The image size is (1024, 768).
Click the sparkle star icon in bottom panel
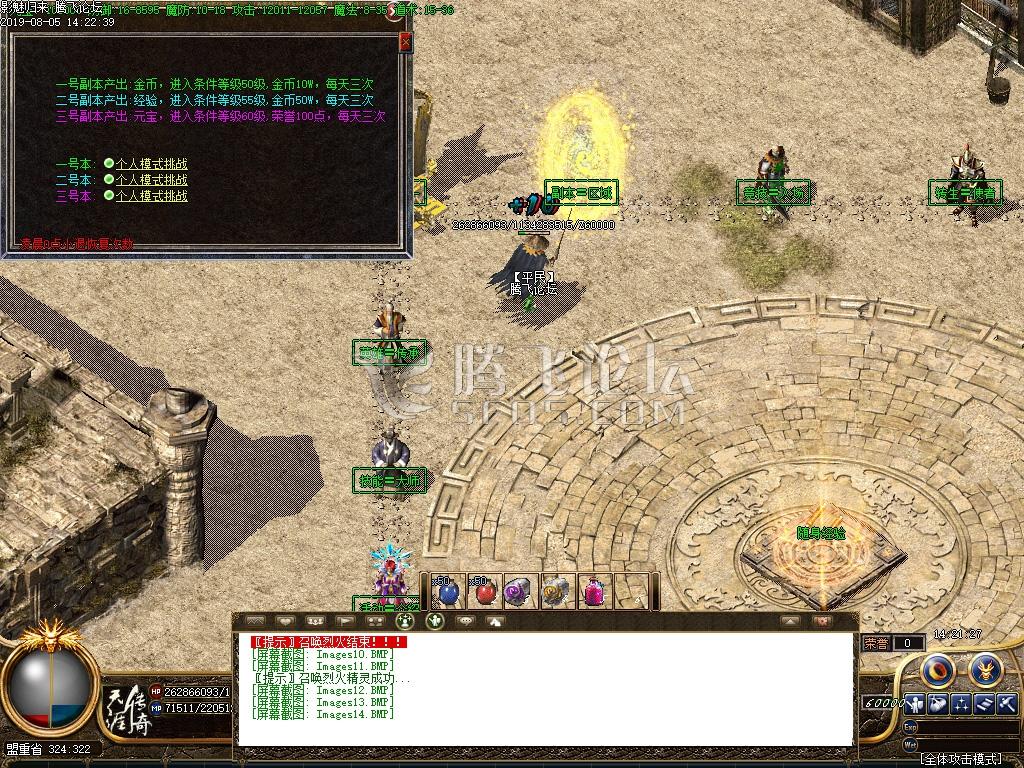coord(961,704)
